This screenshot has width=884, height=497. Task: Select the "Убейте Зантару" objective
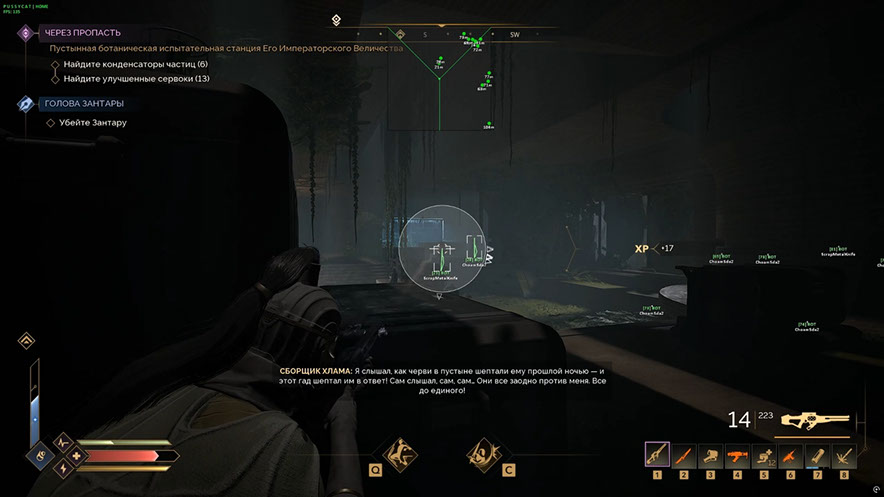(93, 123)
